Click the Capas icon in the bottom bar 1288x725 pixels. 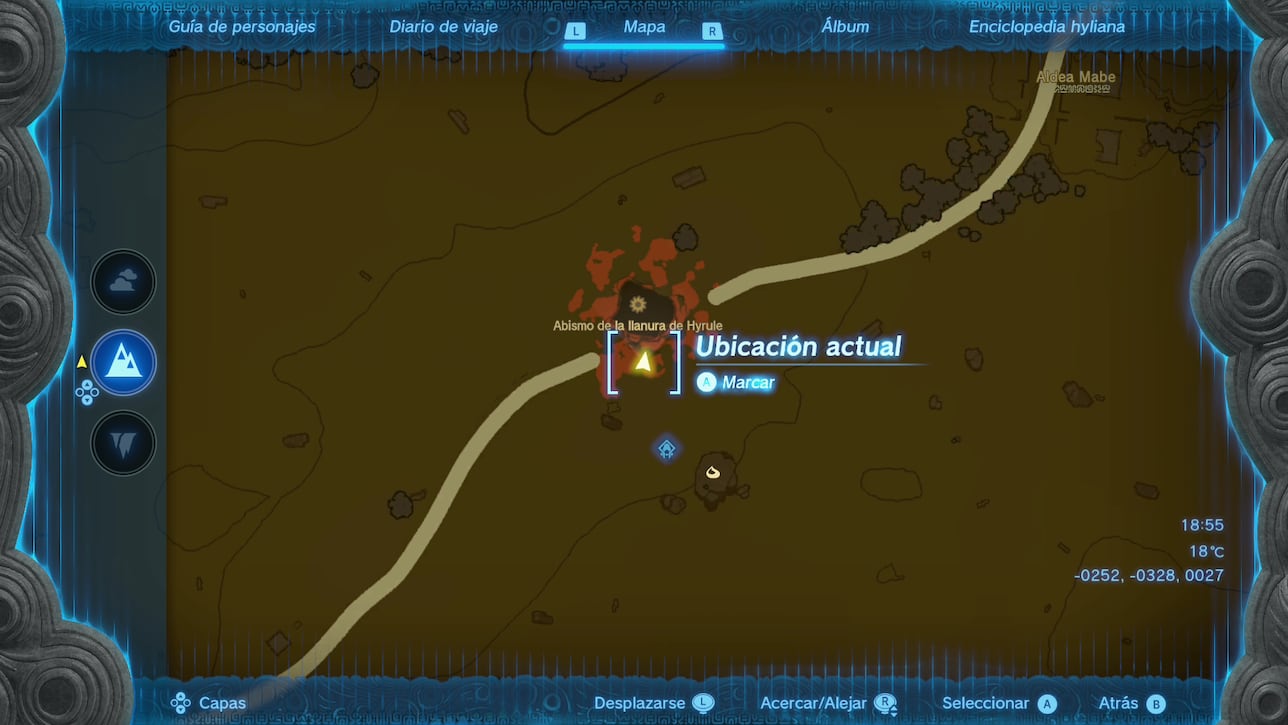180,703
